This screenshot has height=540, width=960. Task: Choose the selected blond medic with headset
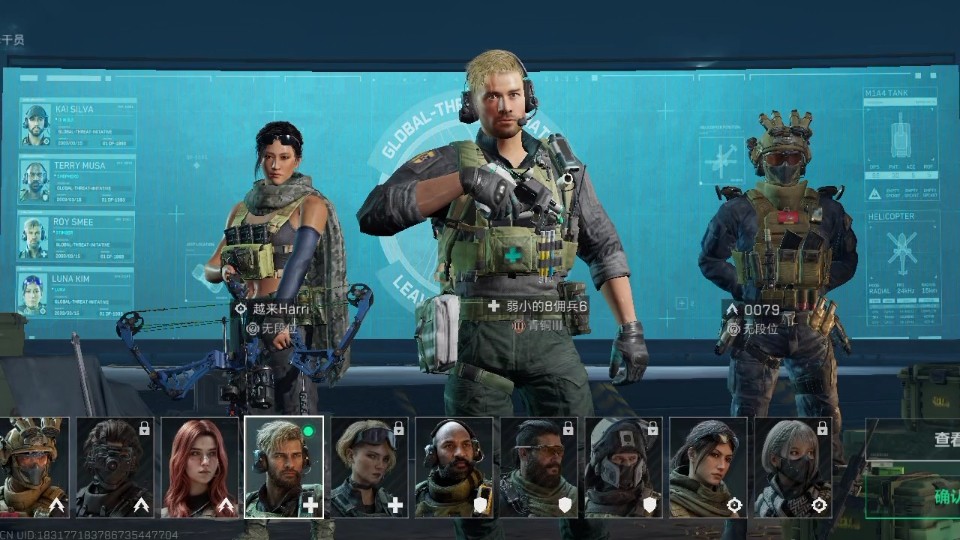tap(284, 467)
